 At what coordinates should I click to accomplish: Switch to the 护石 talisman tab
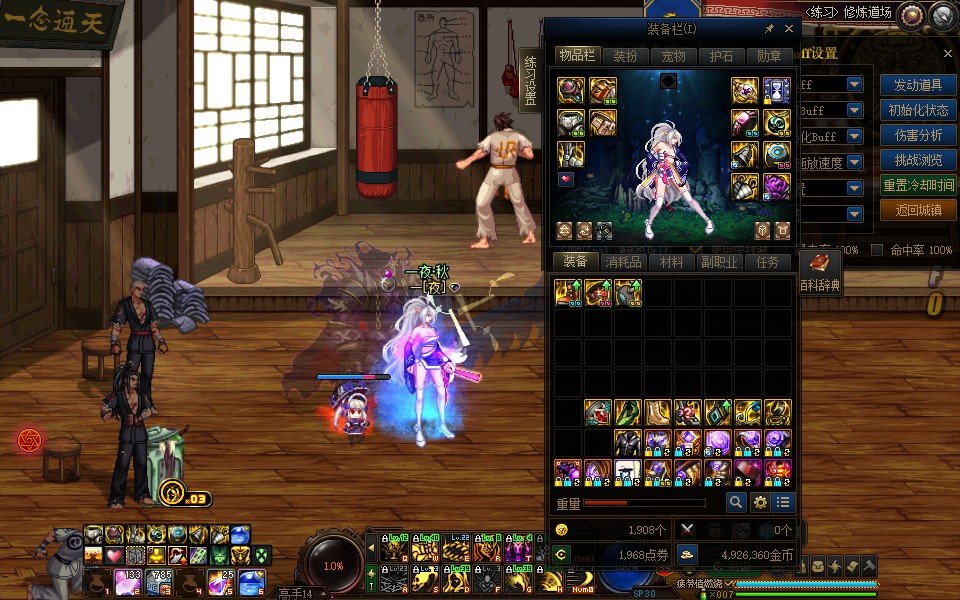[721, 56]
